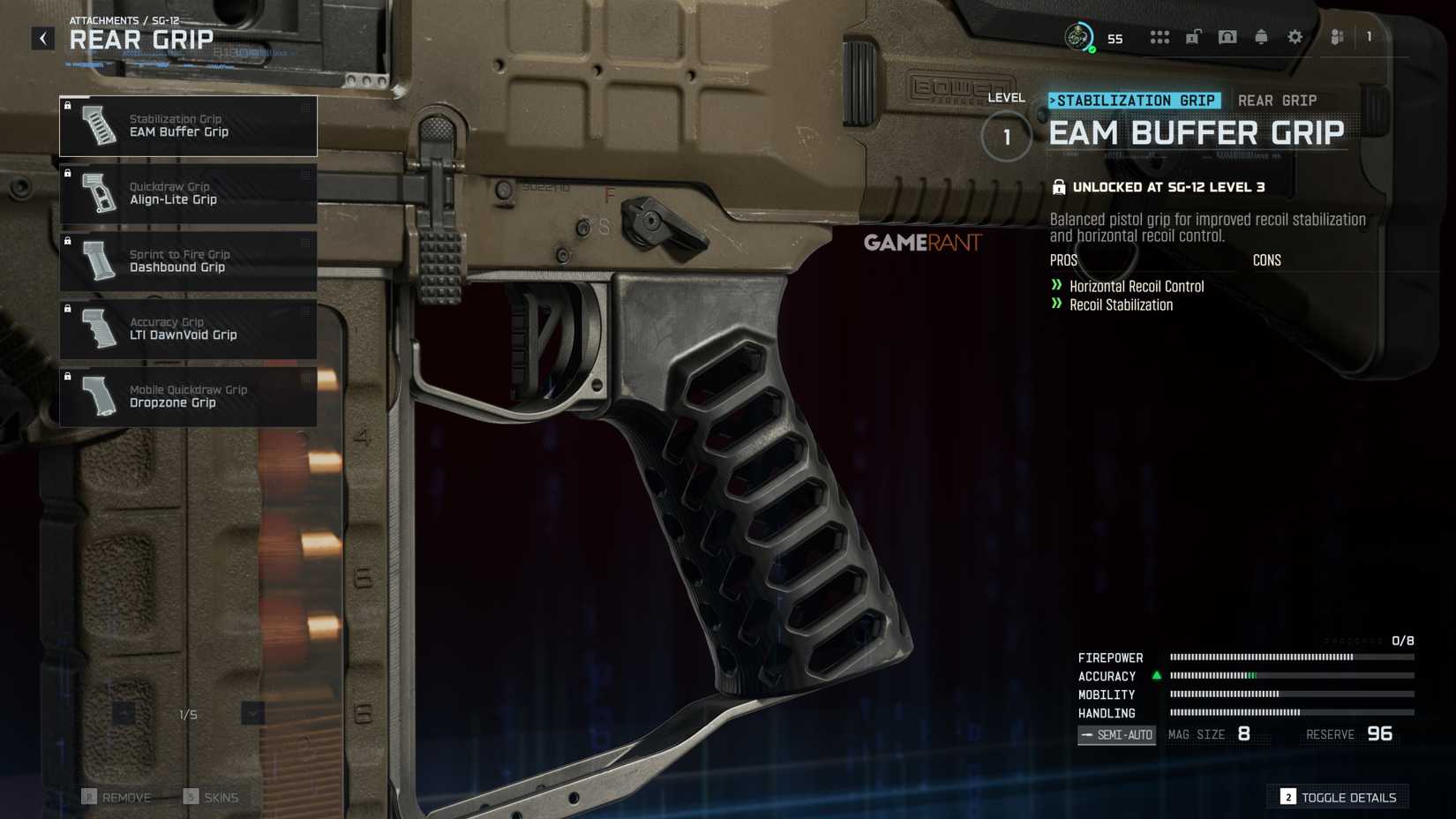
Task: Switch fire mode from Semi-Auto
Action: coord(1115,734)
